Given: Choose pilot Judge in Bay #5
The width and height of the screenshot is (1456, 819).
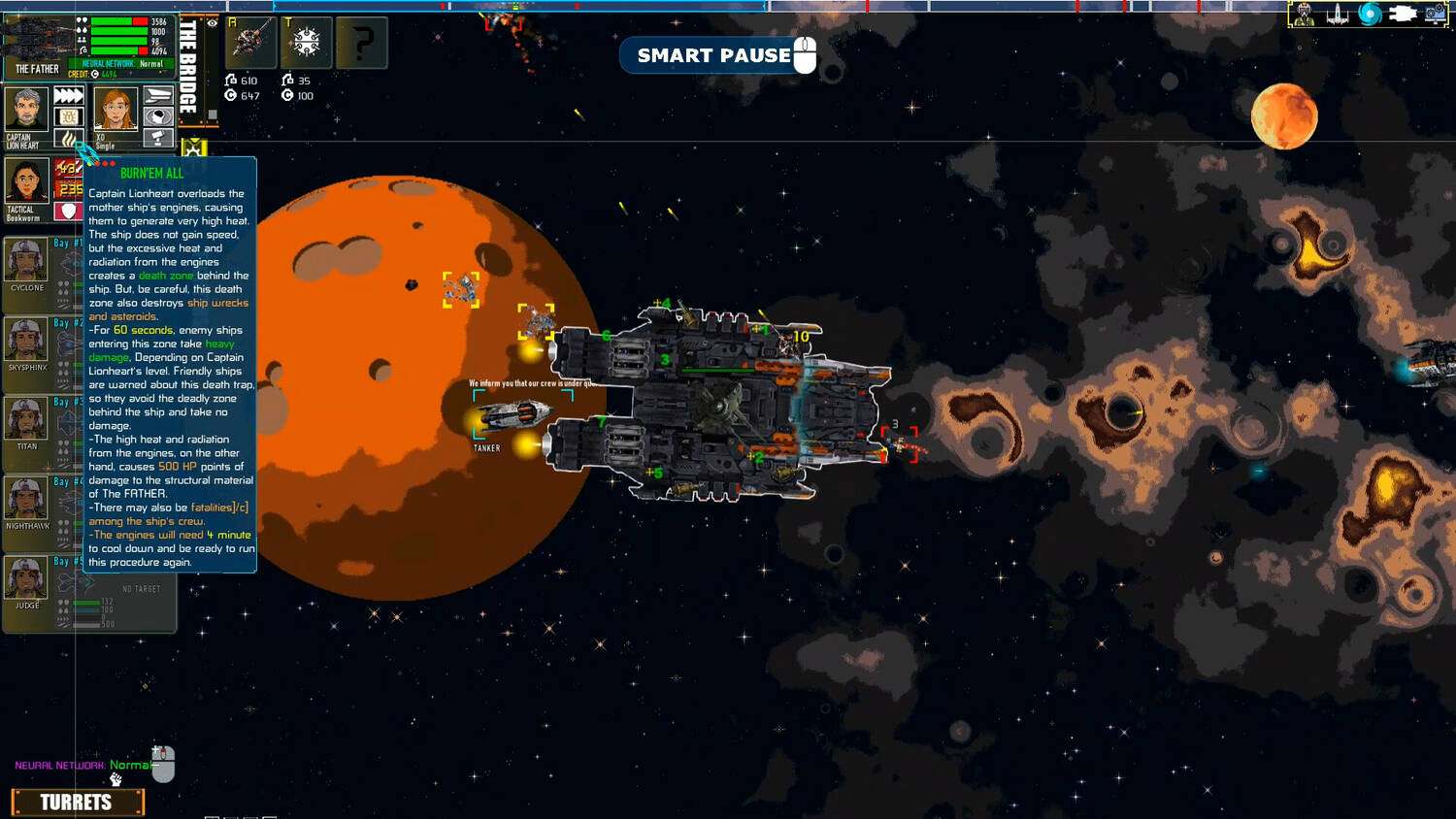Looking at the screenshot, I should [26, 578].
